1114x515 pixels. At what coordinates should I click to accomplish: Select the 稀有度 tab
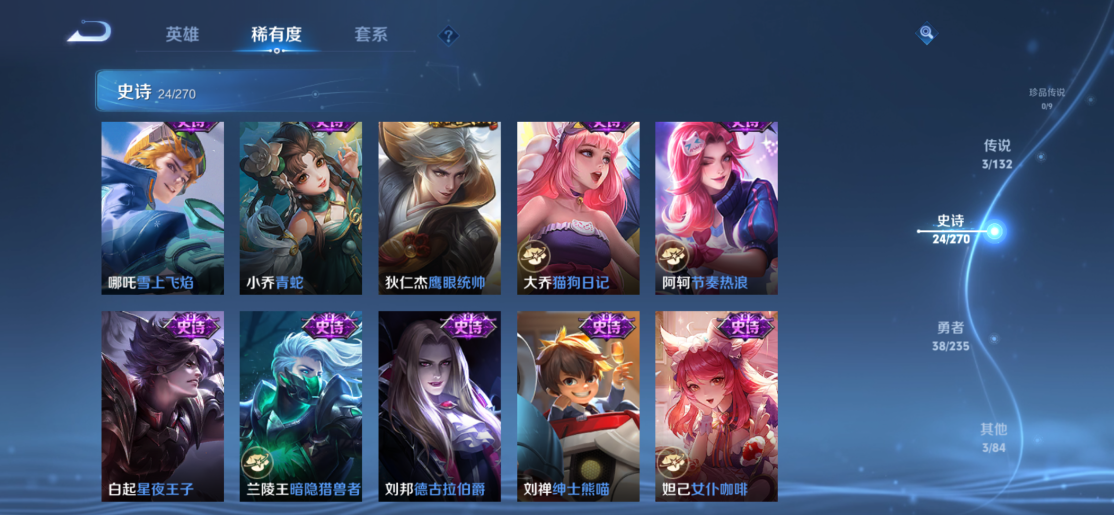276,35
